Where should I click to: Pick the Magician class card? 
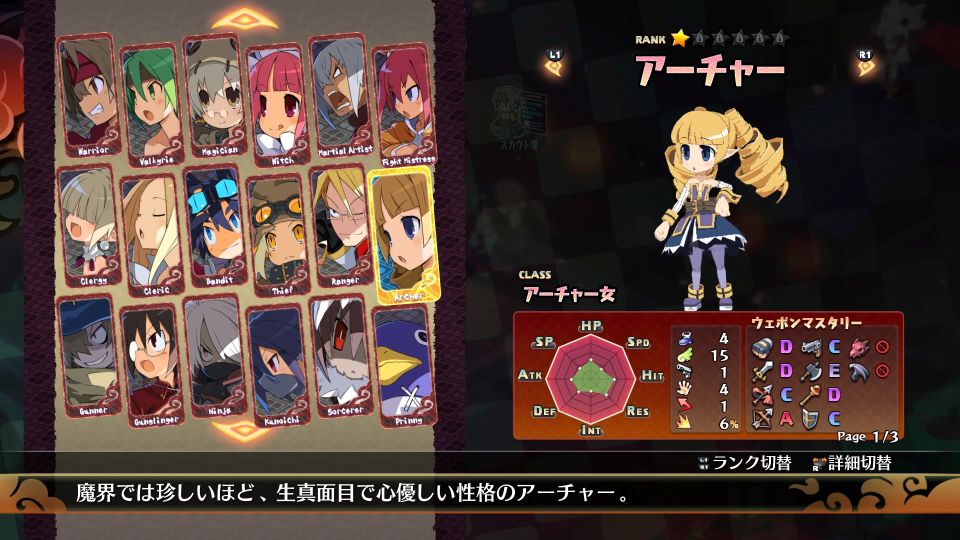pos(213,94)
